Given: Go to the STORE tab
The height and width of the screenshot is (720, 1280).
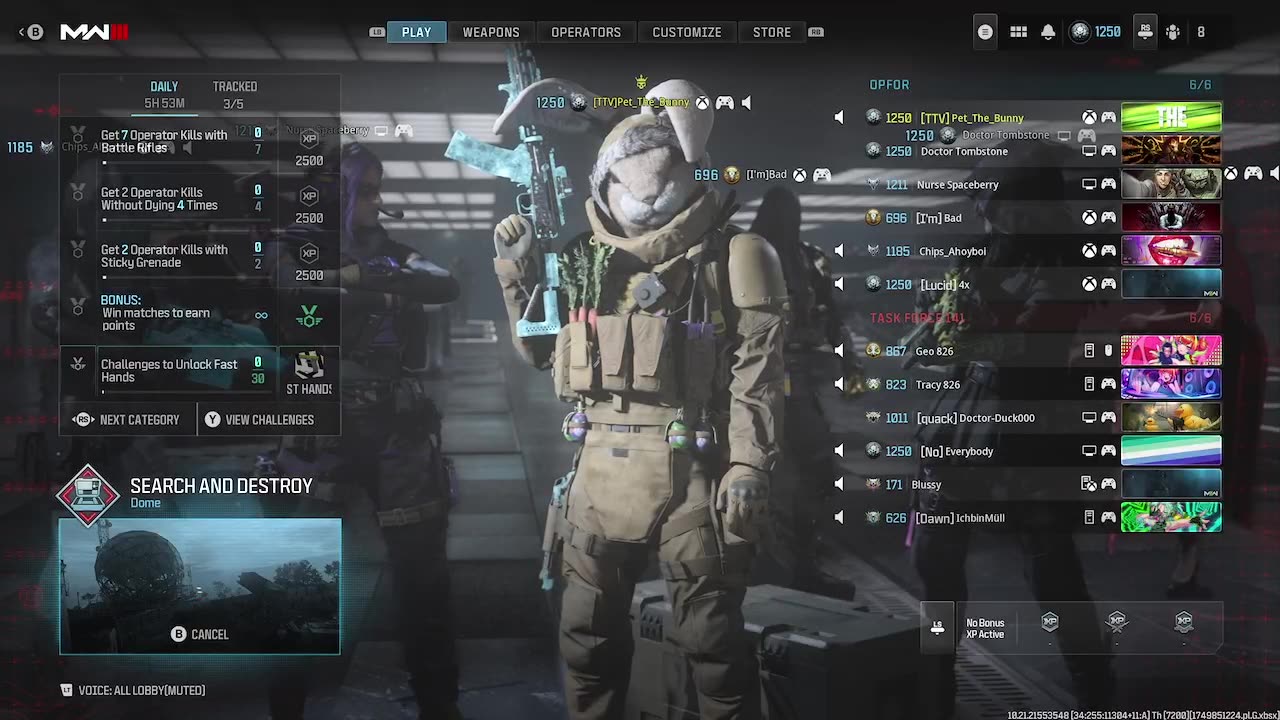Looking at the screenshot, I should [771, 32].
